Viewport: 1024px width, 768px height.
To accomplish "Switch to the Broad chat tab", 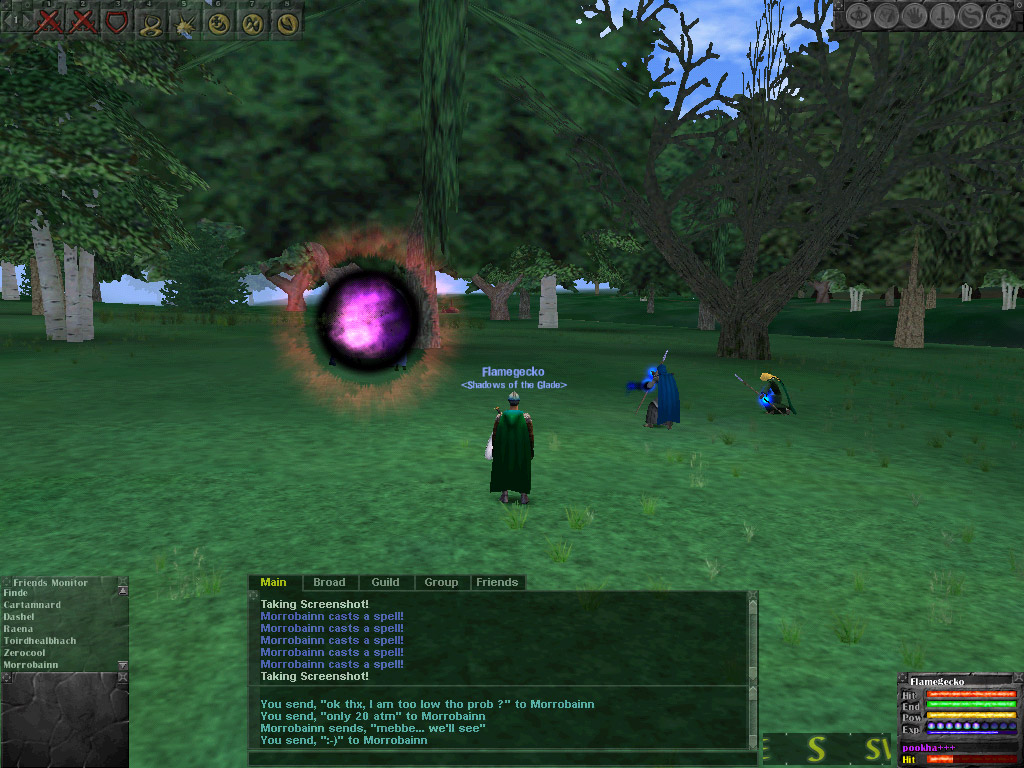I will [x=329, y=582].
